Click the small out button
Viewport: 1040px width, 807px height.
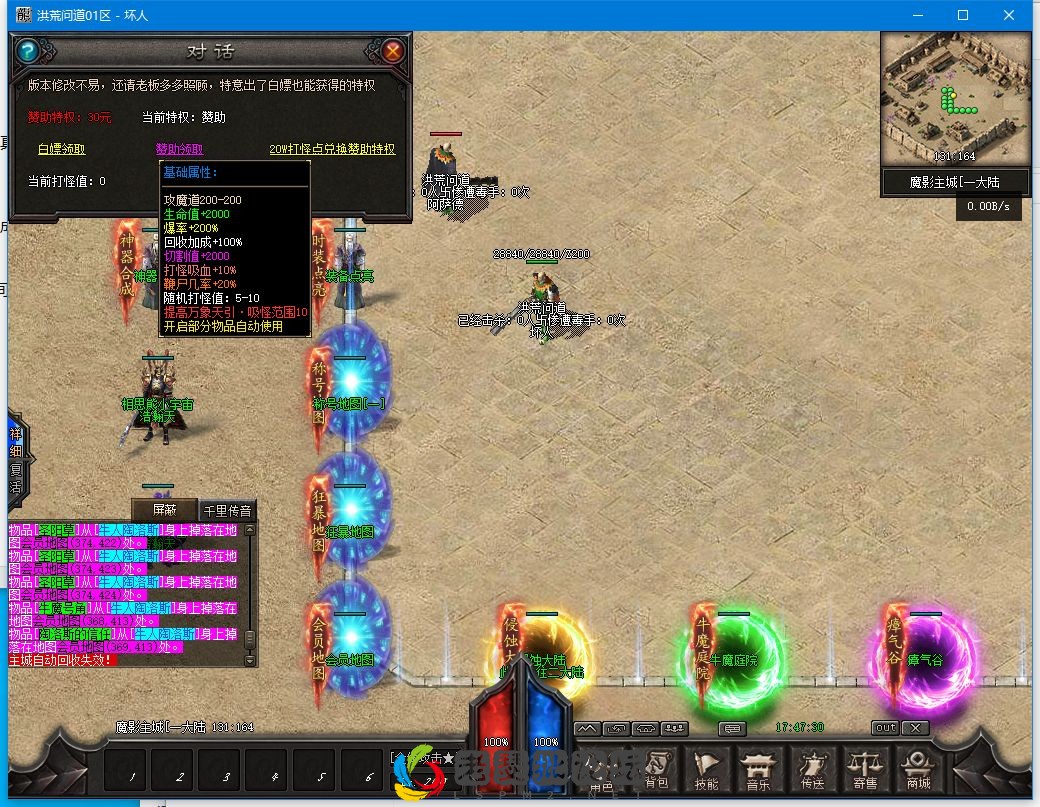pos(885,728)
